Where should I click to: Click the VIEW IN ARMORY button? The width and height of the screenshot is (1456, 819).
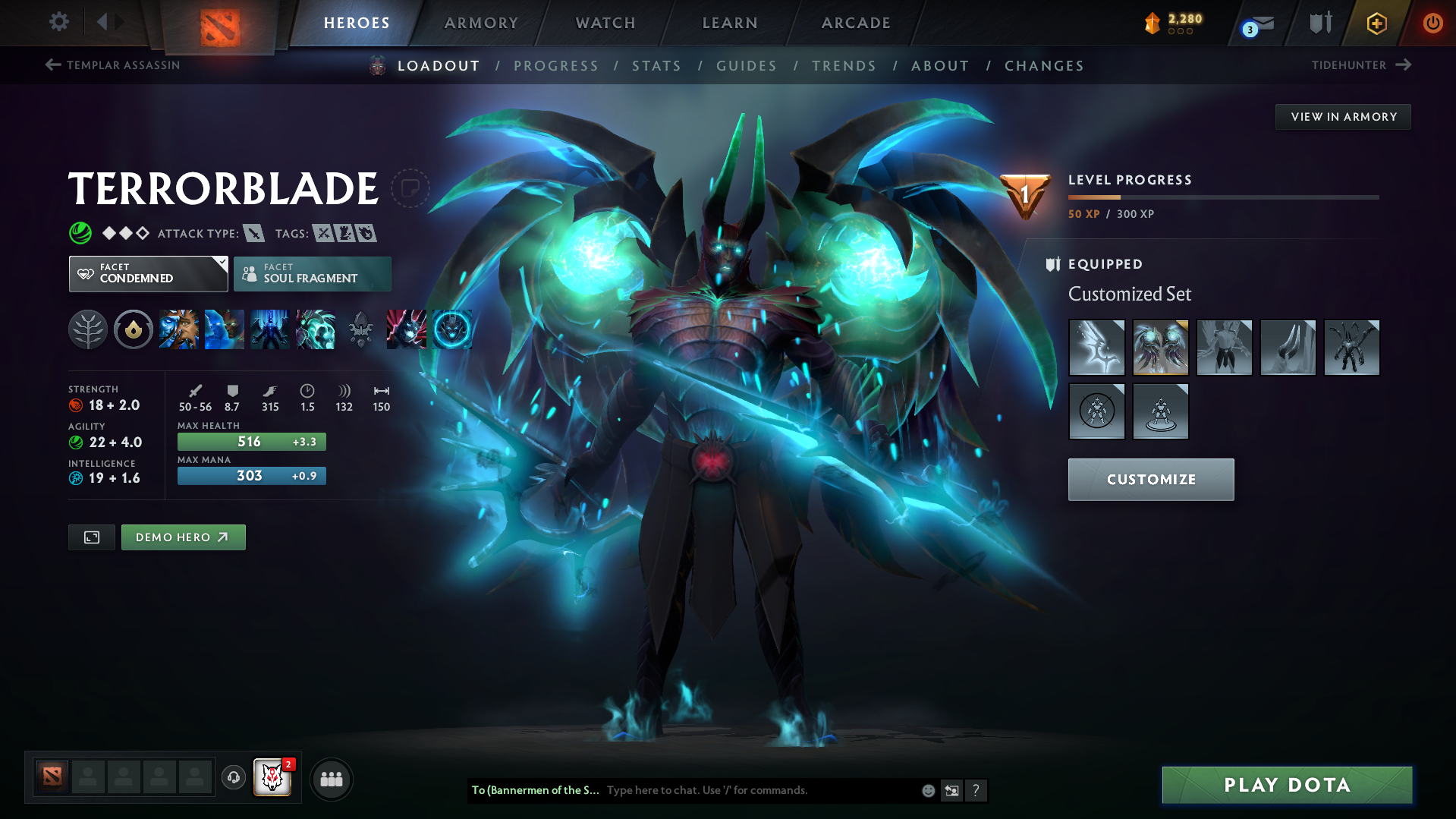(1343, 116)
